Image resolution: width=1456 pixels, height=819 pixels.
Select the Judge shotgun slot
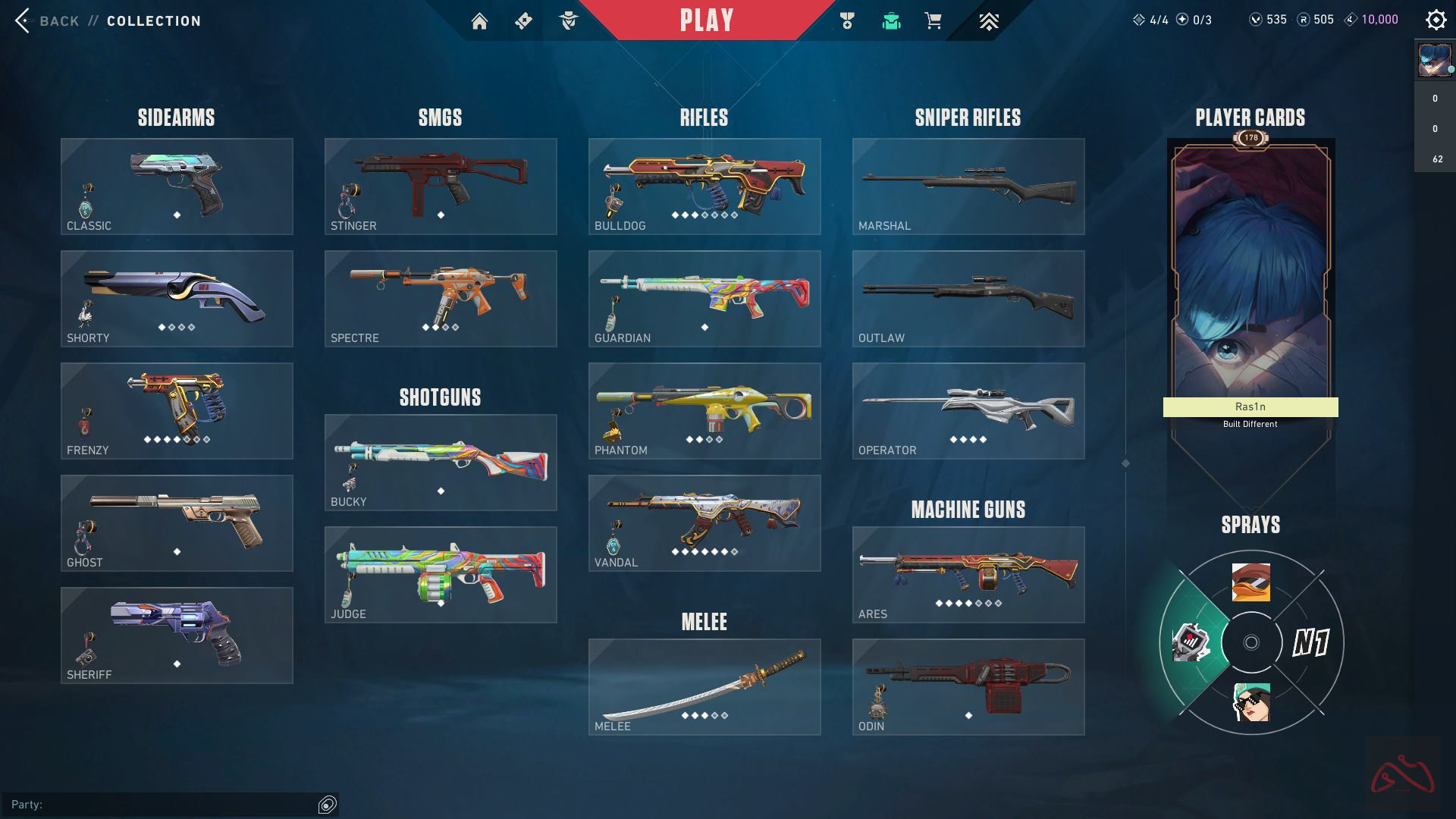point(441,574)
